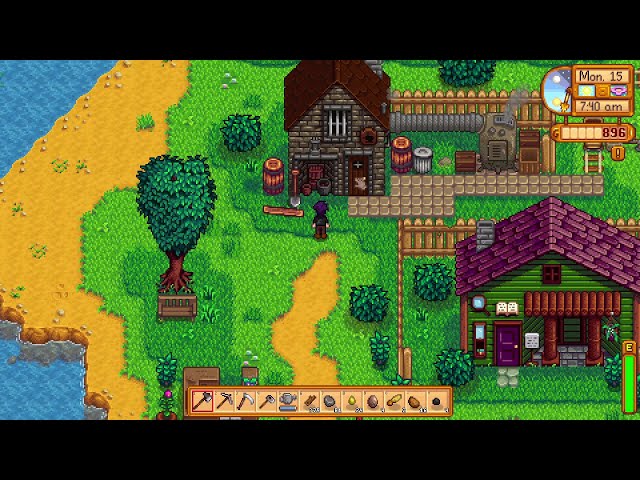Open the journal with the exclamation icon
This screenshot has height=480, width=640.
click(x=618, y=153)
